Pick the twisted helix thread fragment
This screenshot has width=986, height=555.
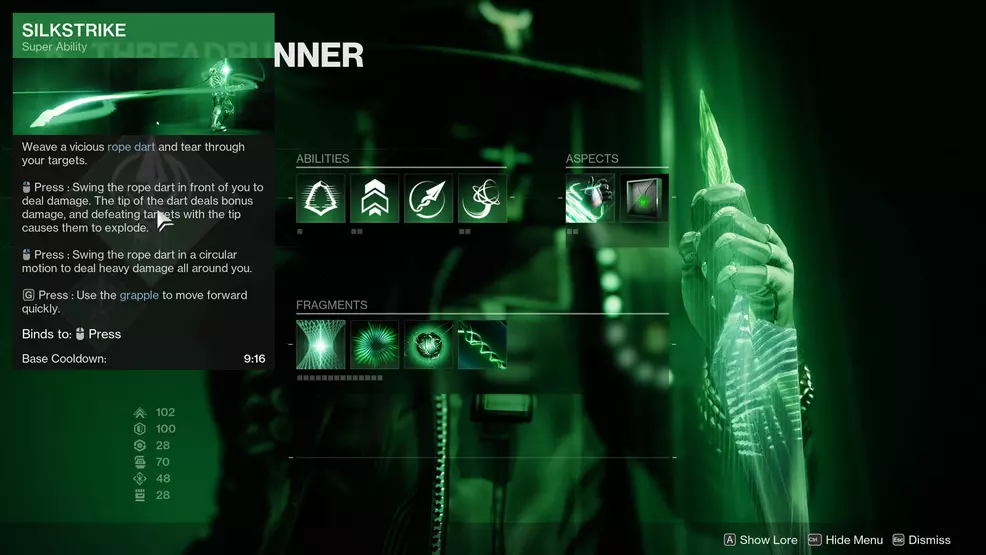[482, 344]
